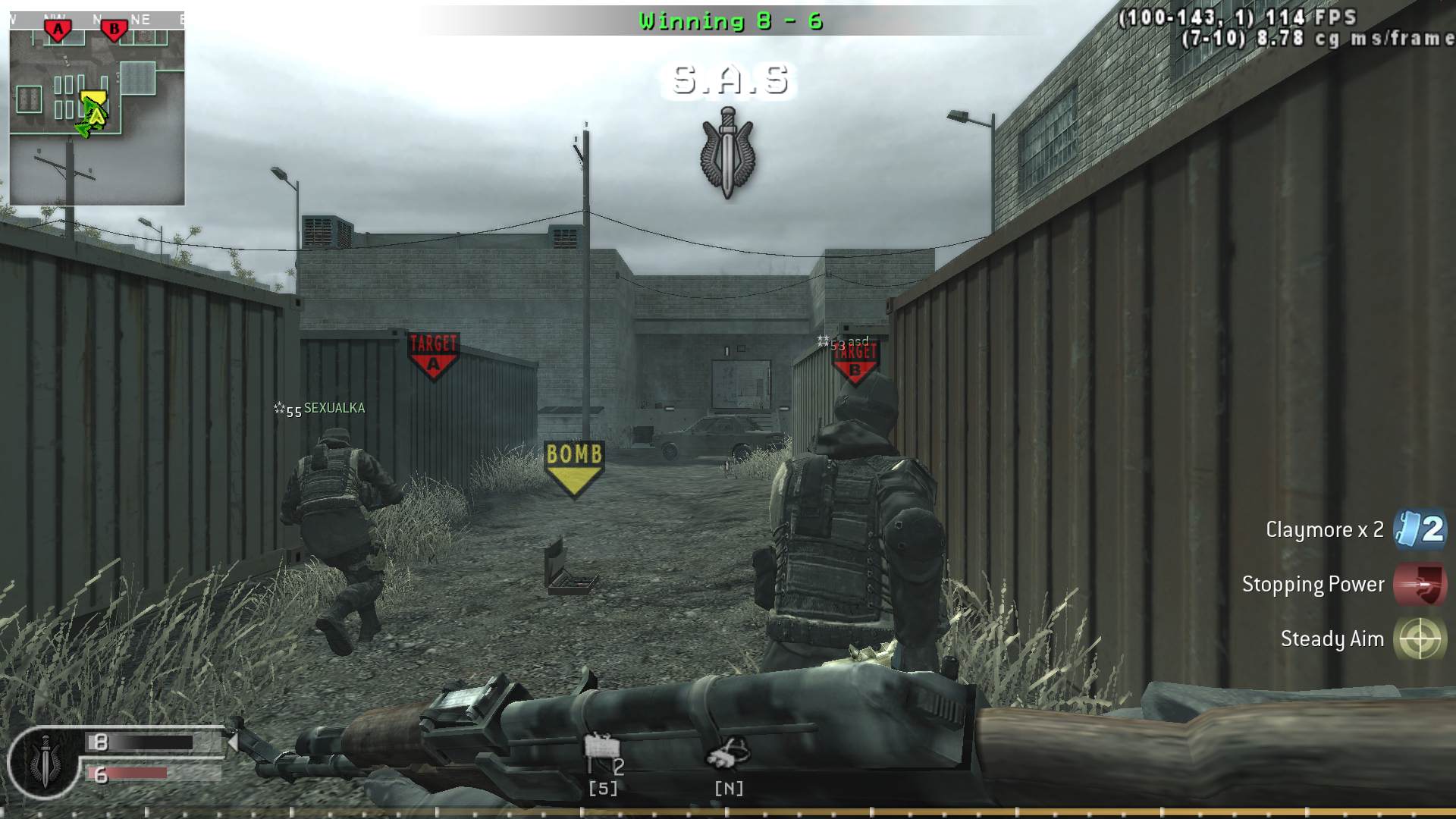Select the S.A.S dagger emblem at top center
1456x819 pixels.
click(x=730, y=152)
